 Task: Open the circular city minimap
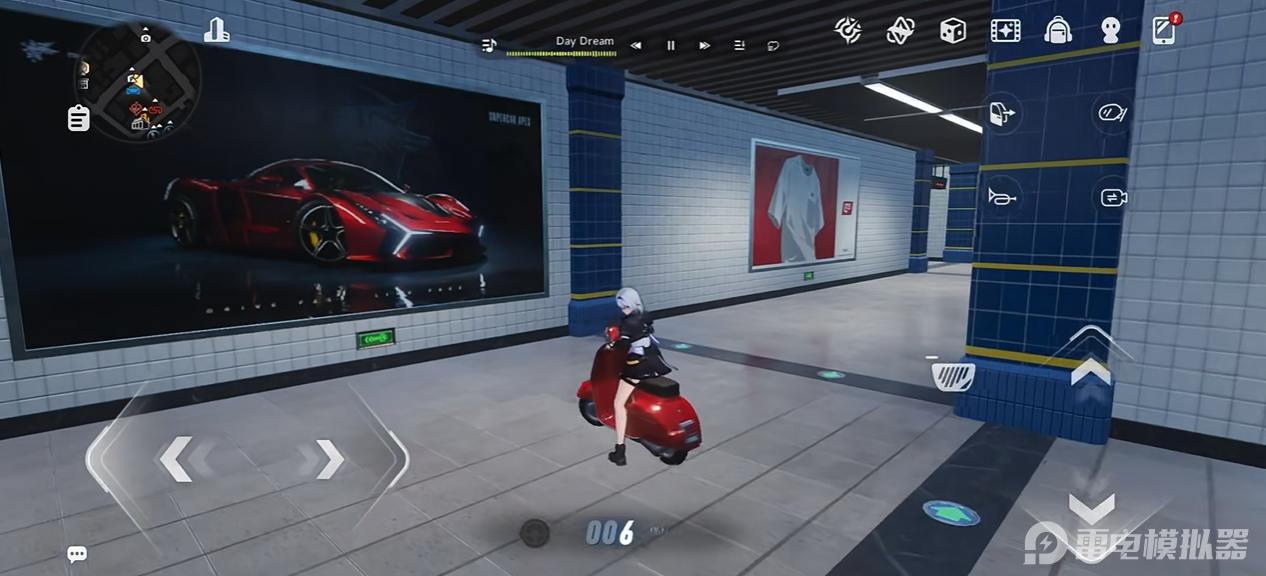(x=138, y=80)
